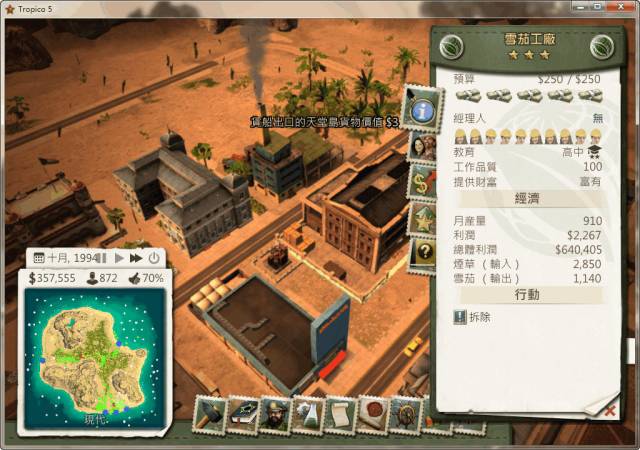Viewport: 640px width, 450px height.
Task: Open the ship wheel trade menu
Action: coord(405,413)
